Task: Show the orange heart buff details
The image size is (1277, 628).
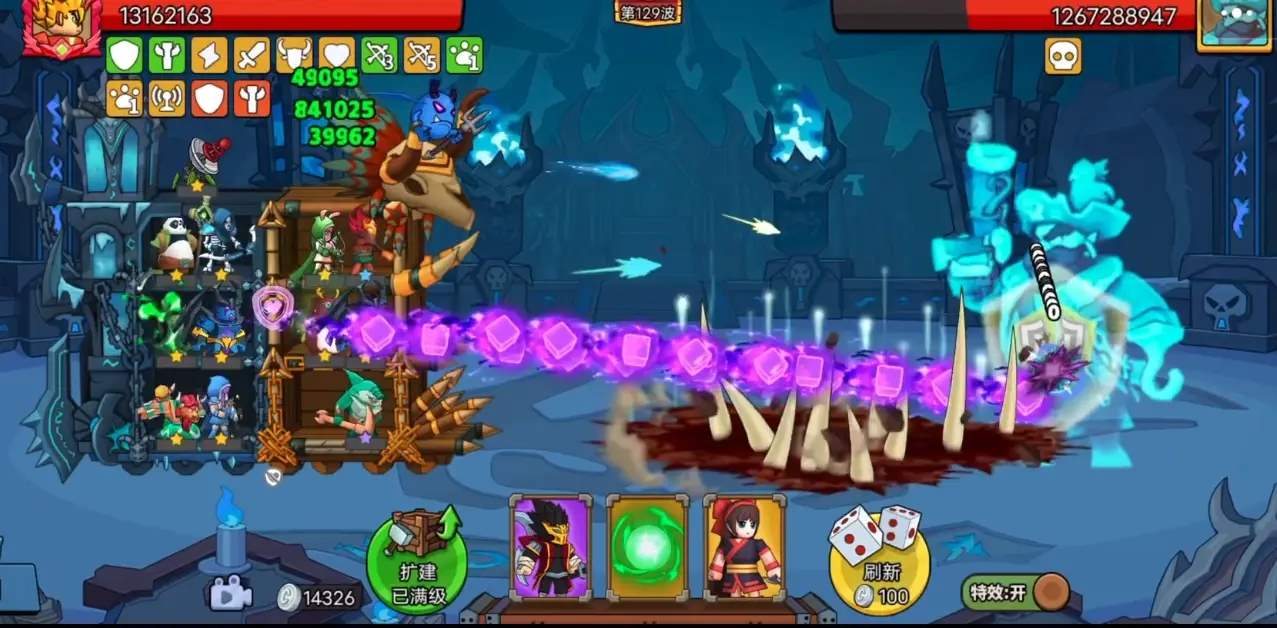Action: [337, 56]
